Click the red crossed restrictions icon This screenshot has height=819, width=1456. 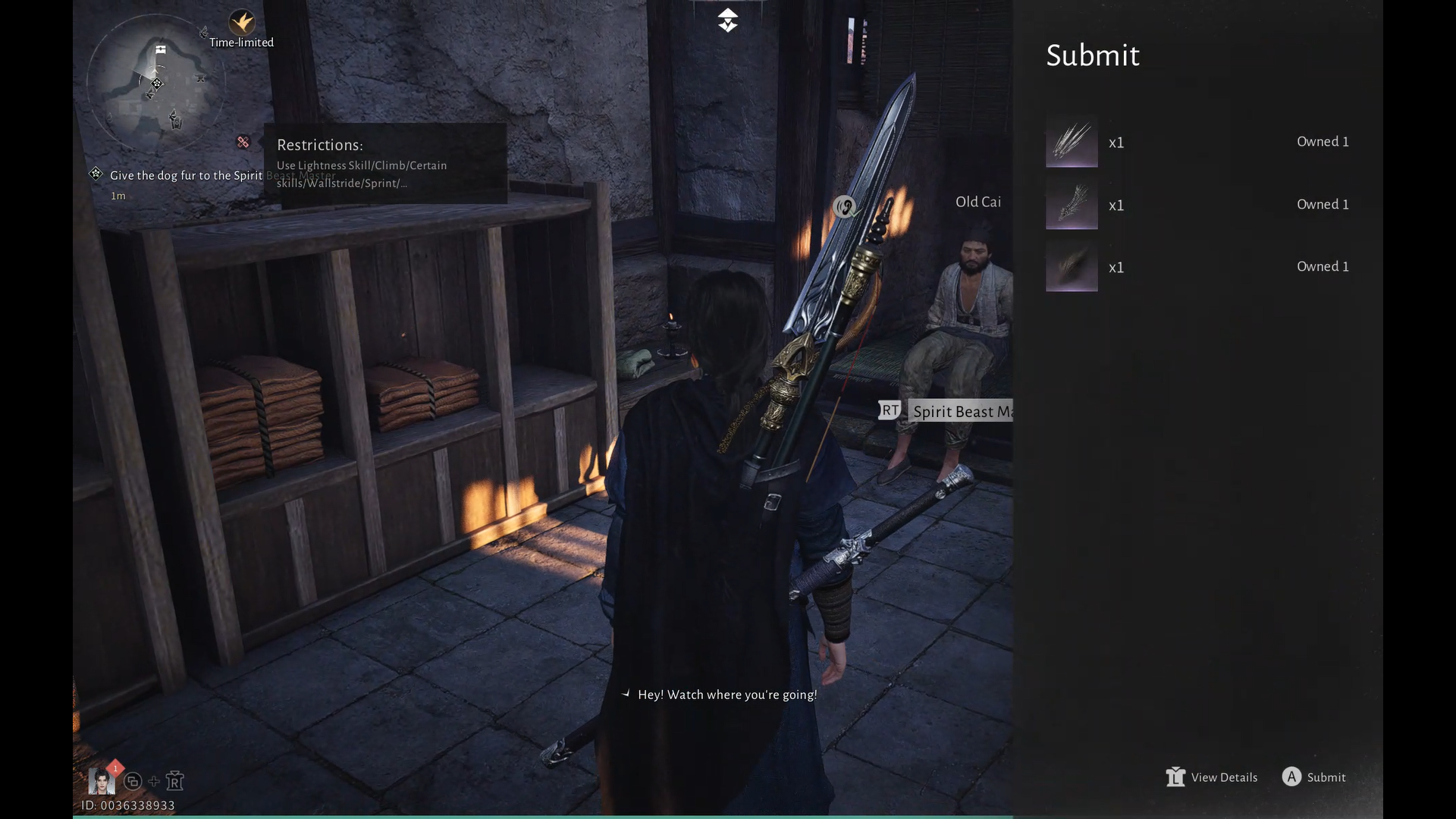click(243, 142)
